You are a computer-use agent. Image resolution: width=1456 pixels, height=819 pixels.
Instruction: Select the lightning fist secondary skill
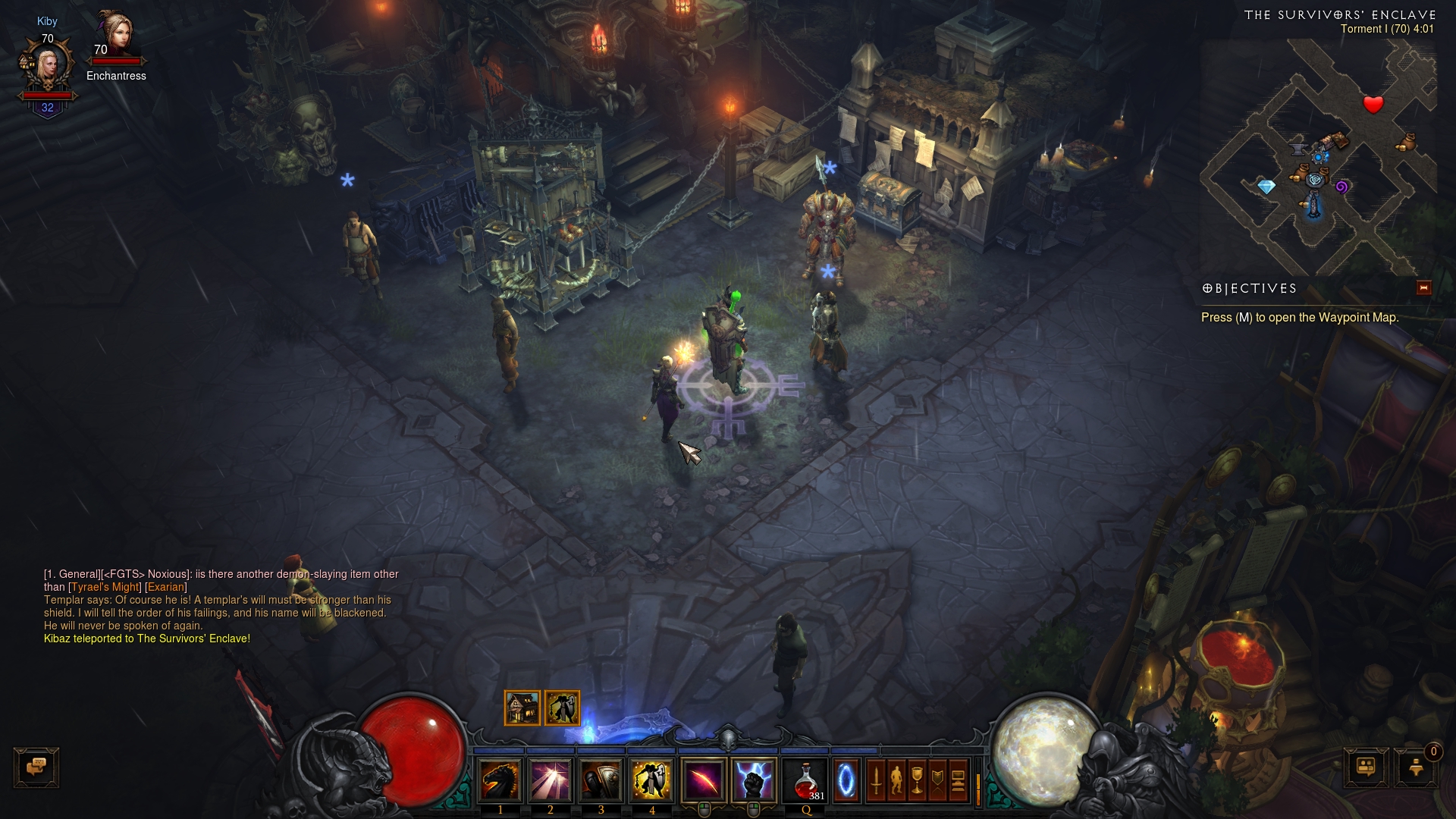point(754,780)
